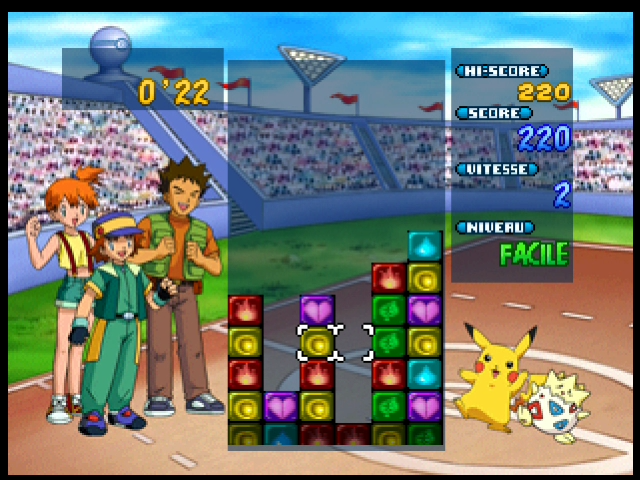The height and width of the screenshot is (480, 640).
Task: Select the purple heart tile resting on the cursor's tile
Action: pos(317,310)
